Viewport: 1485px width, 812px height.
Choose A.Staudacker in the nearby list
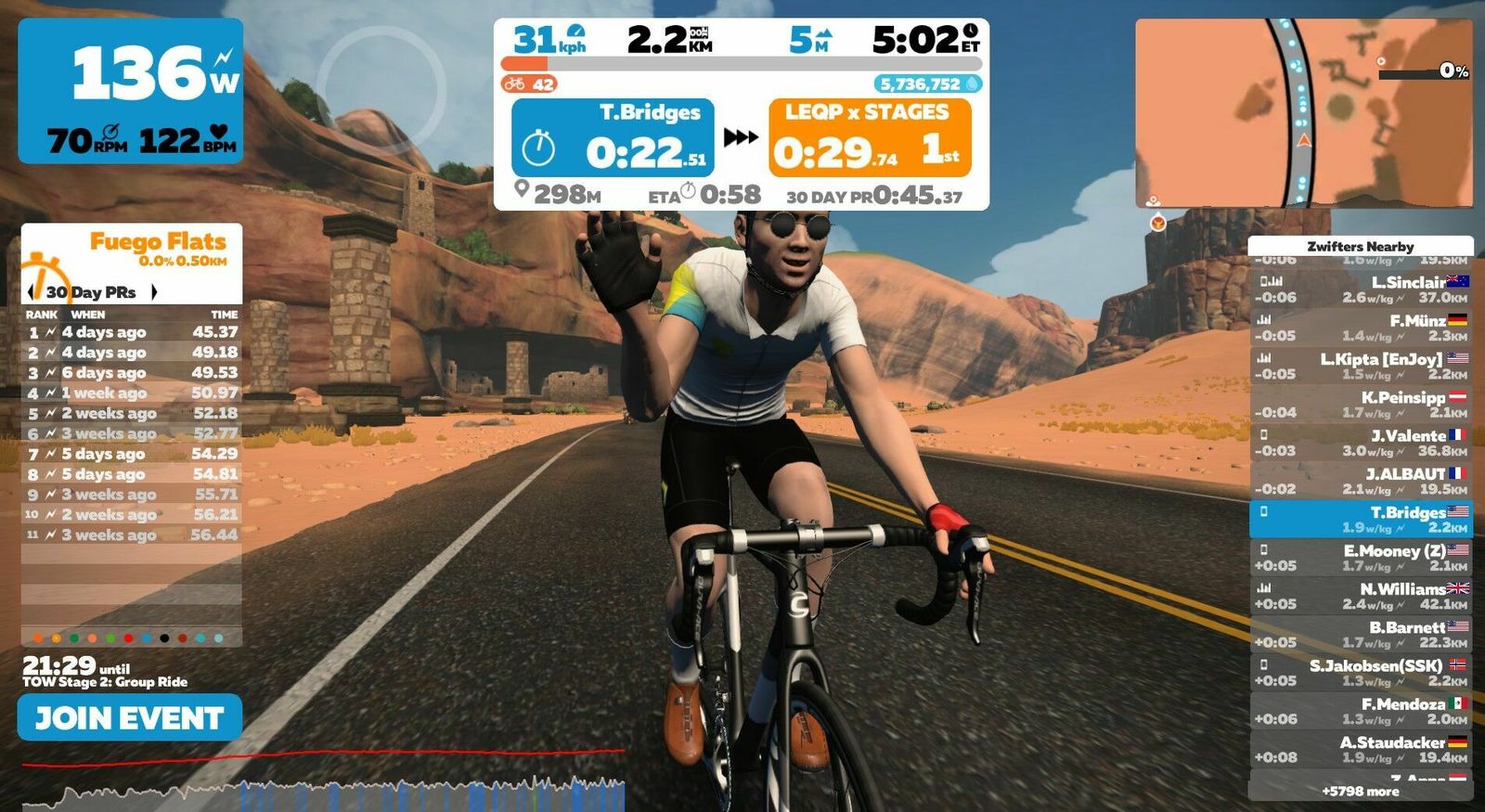[1360, 750]
